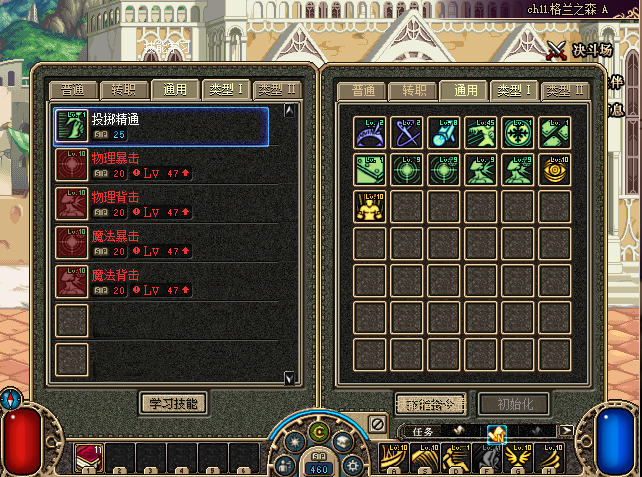The height and width of the screenshot is (477, 642).
Task: Switch to 普通 tab in left skill panel
Action: tap(74, 90)
